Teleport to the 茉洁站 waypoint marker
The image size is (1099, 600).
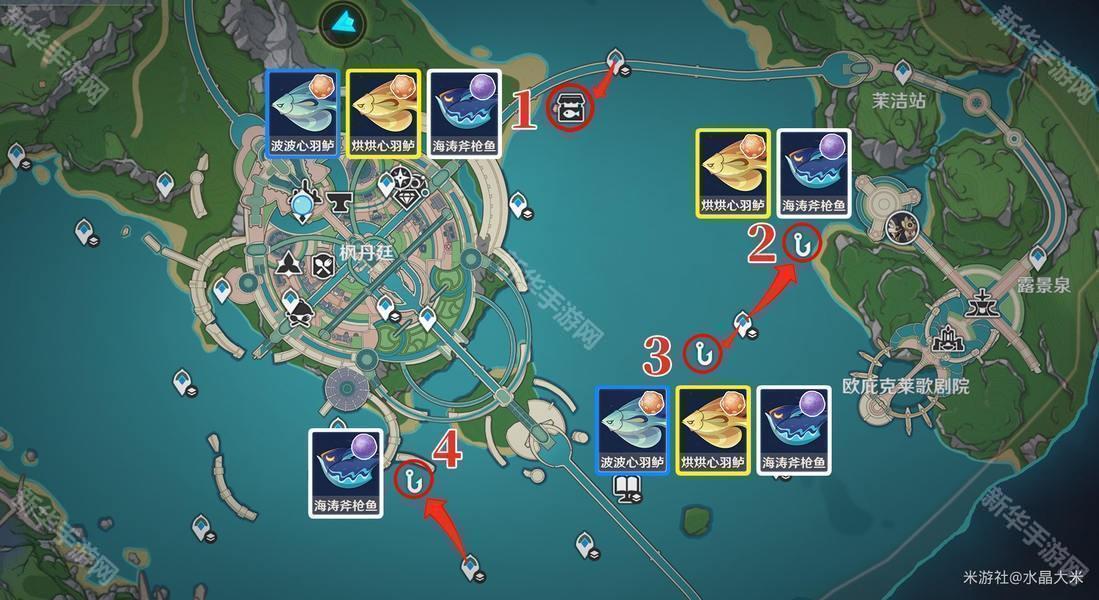coord(902,70)
